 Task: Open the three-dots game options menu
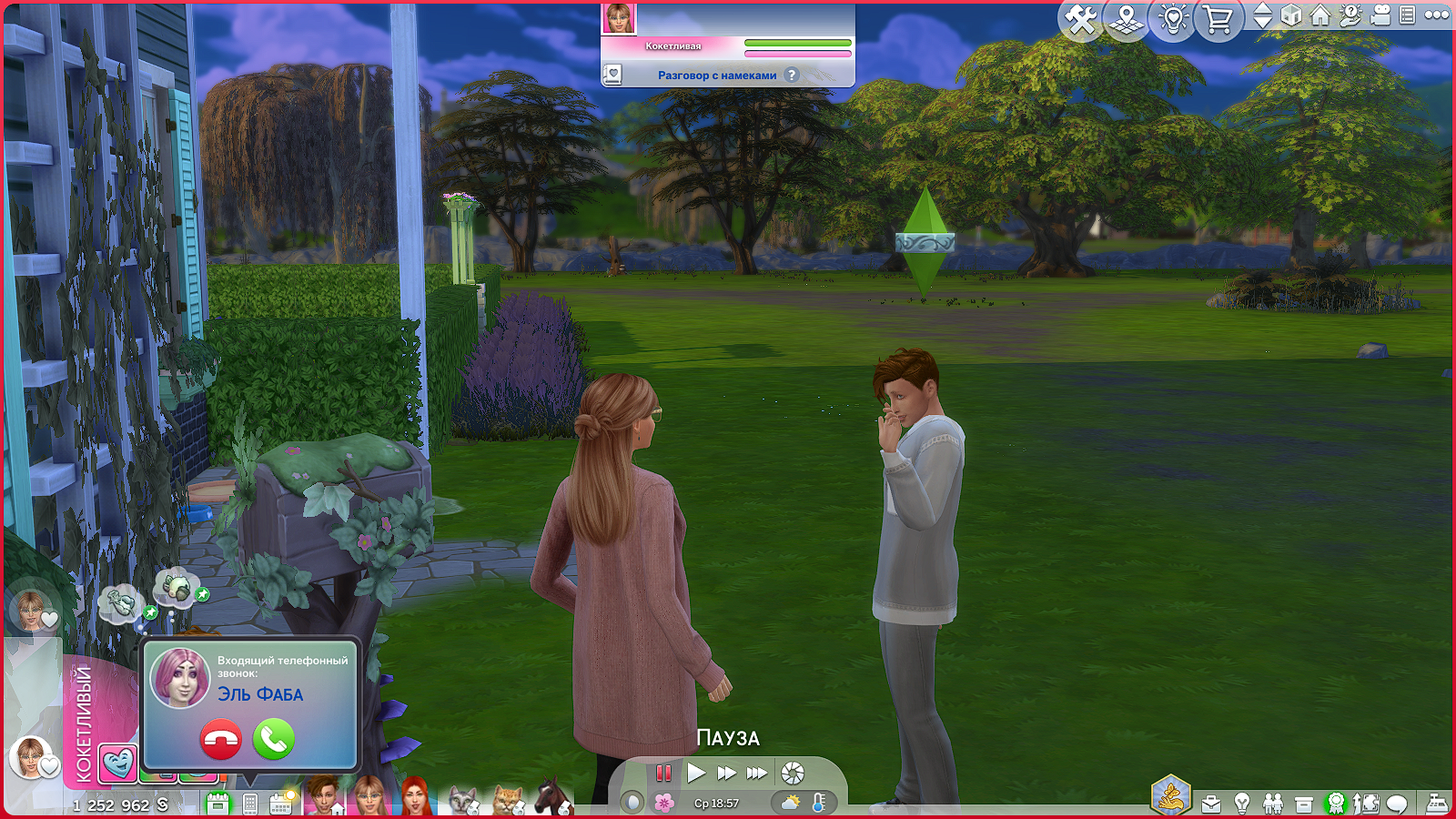(x=1437, y=15)
